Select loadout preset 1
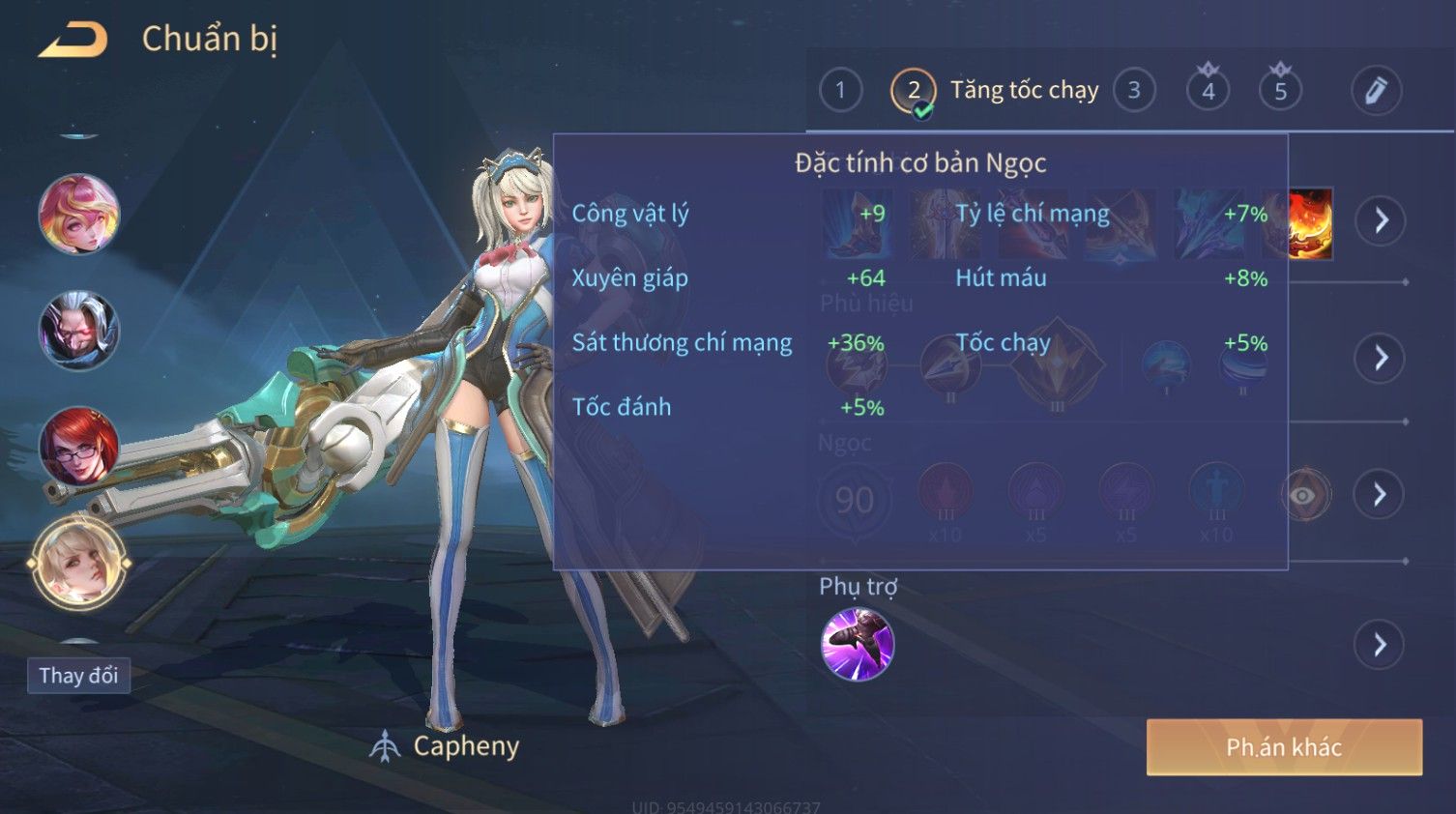 (x=840, y=91)
